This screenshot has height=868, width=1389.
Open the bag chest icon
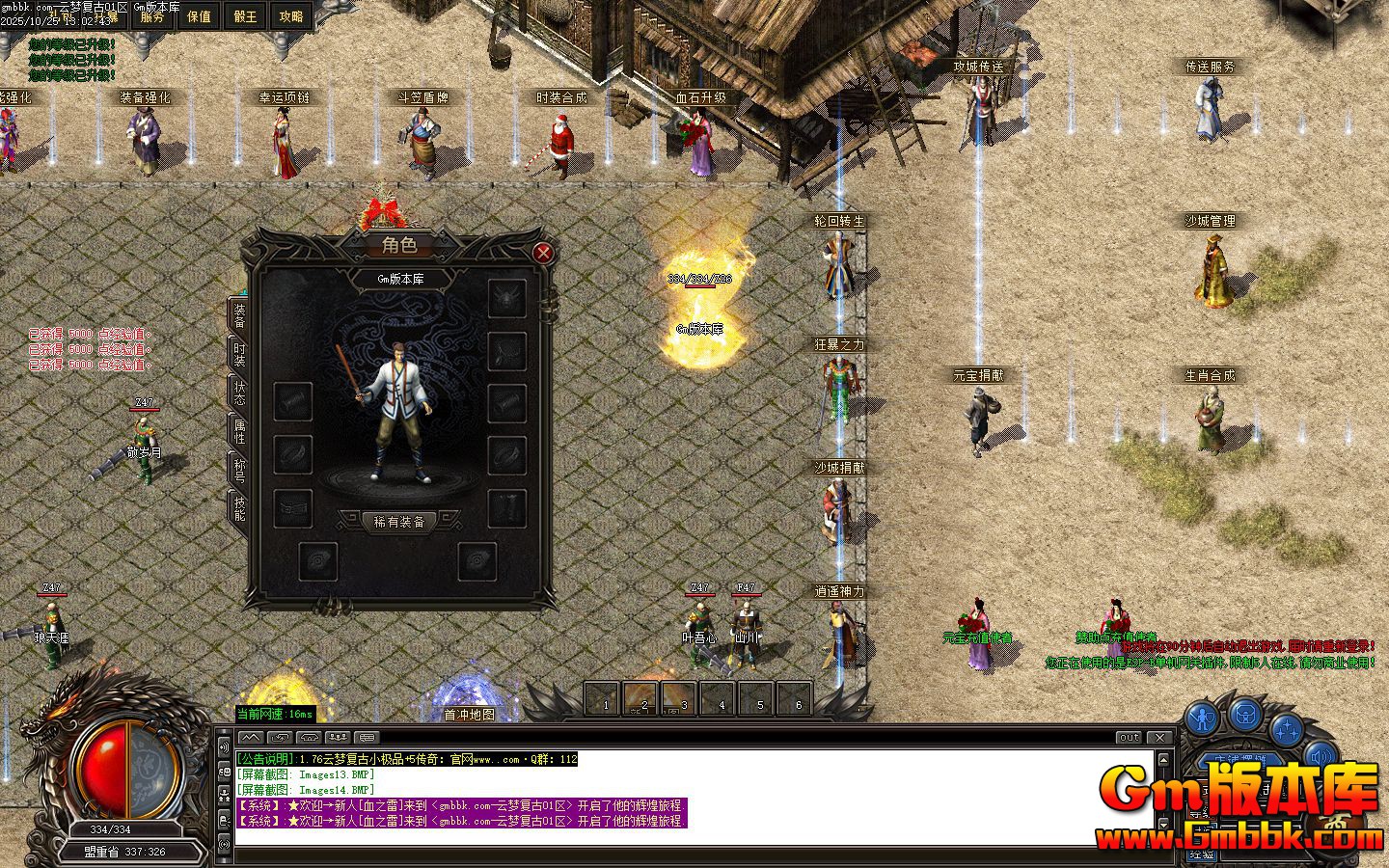coord(1245,715)
